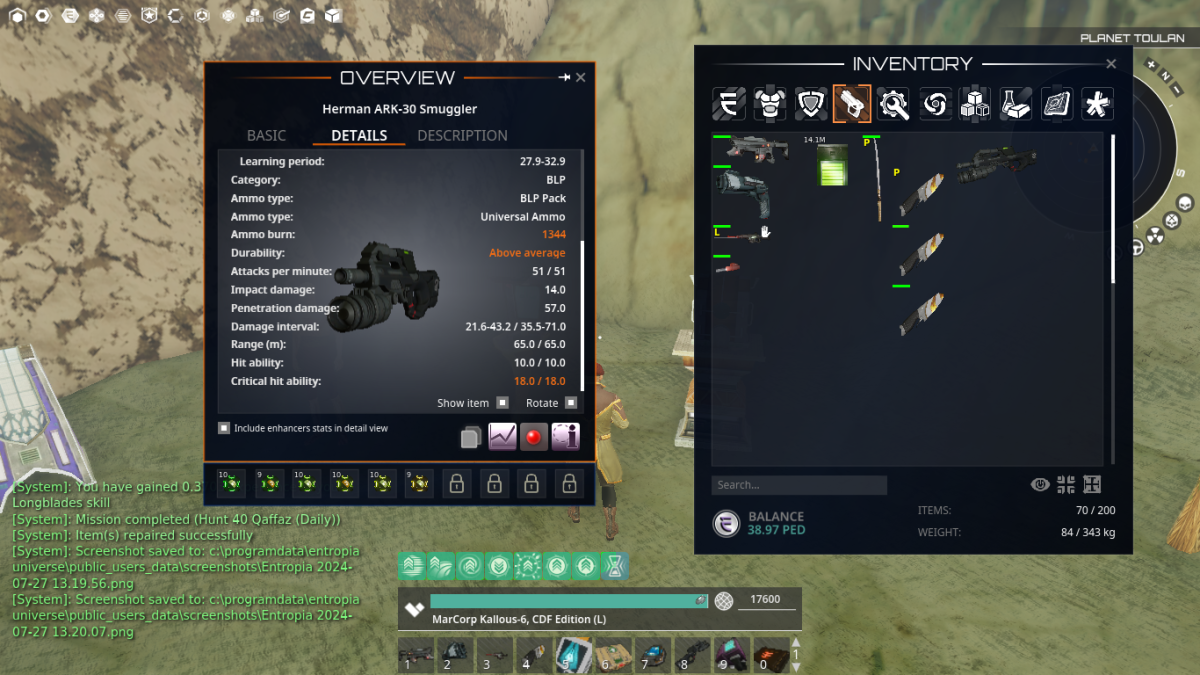Toggle the Show item checkbox
This screenshot has height=675, width=1200.
click(502, 403)
